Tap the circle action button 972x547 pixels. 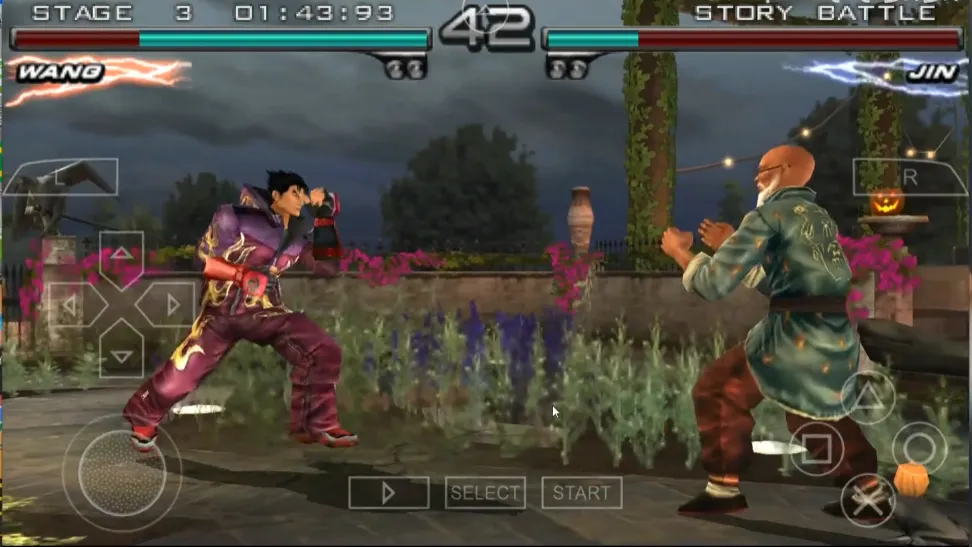919,448
